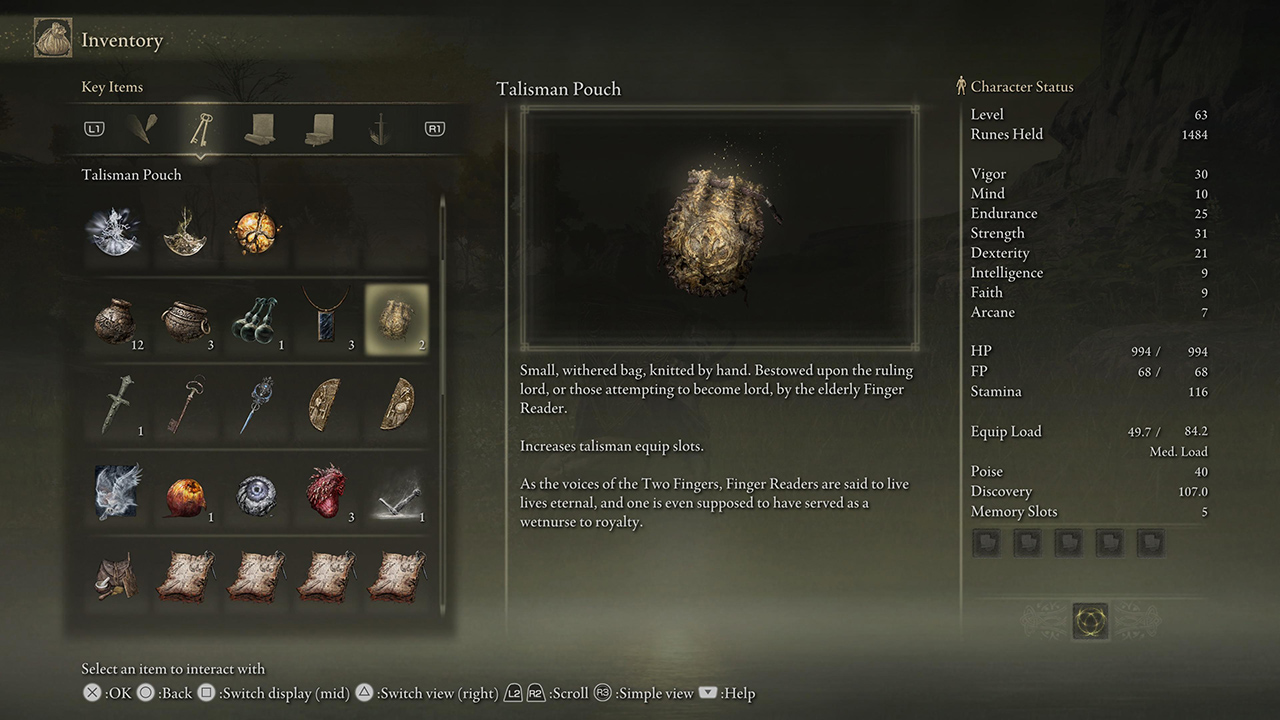Pick the white winged spirit icon
This screenshot has width=1280, height=720.
pos(117,492)
